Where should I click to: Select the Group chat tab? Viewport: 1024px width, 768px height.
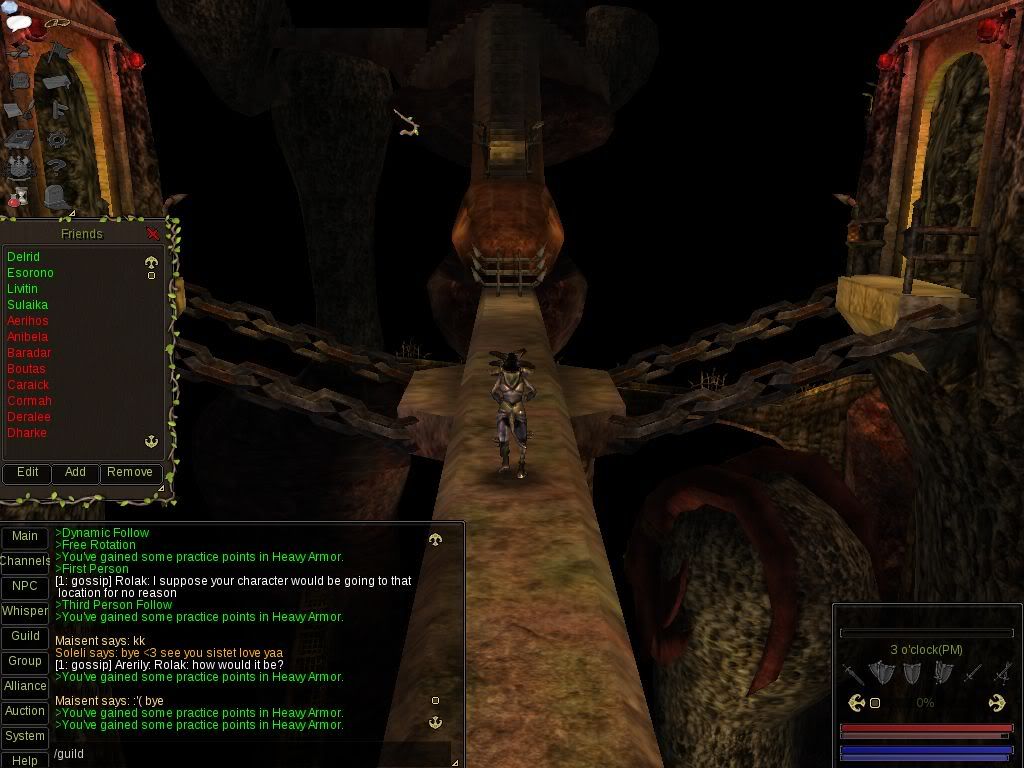point(25,661)
